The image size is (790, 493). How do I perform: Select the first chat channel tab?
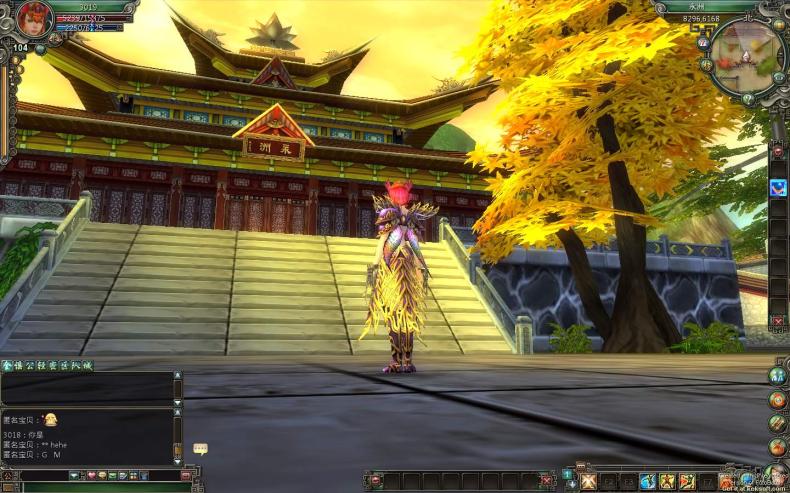coord(7,366)
